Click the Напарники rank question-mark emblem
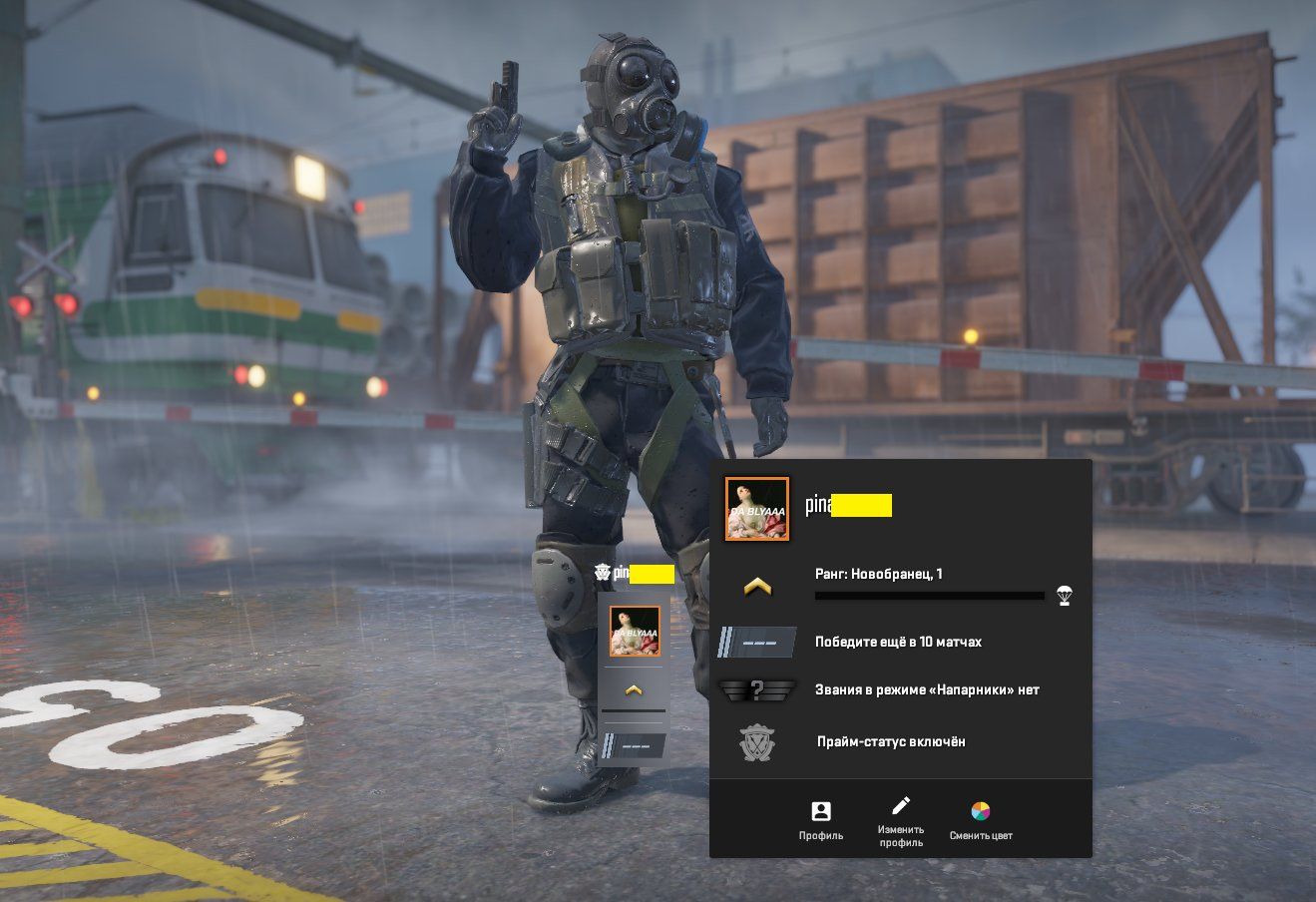The image size is (1316, 902). [757, 689]
